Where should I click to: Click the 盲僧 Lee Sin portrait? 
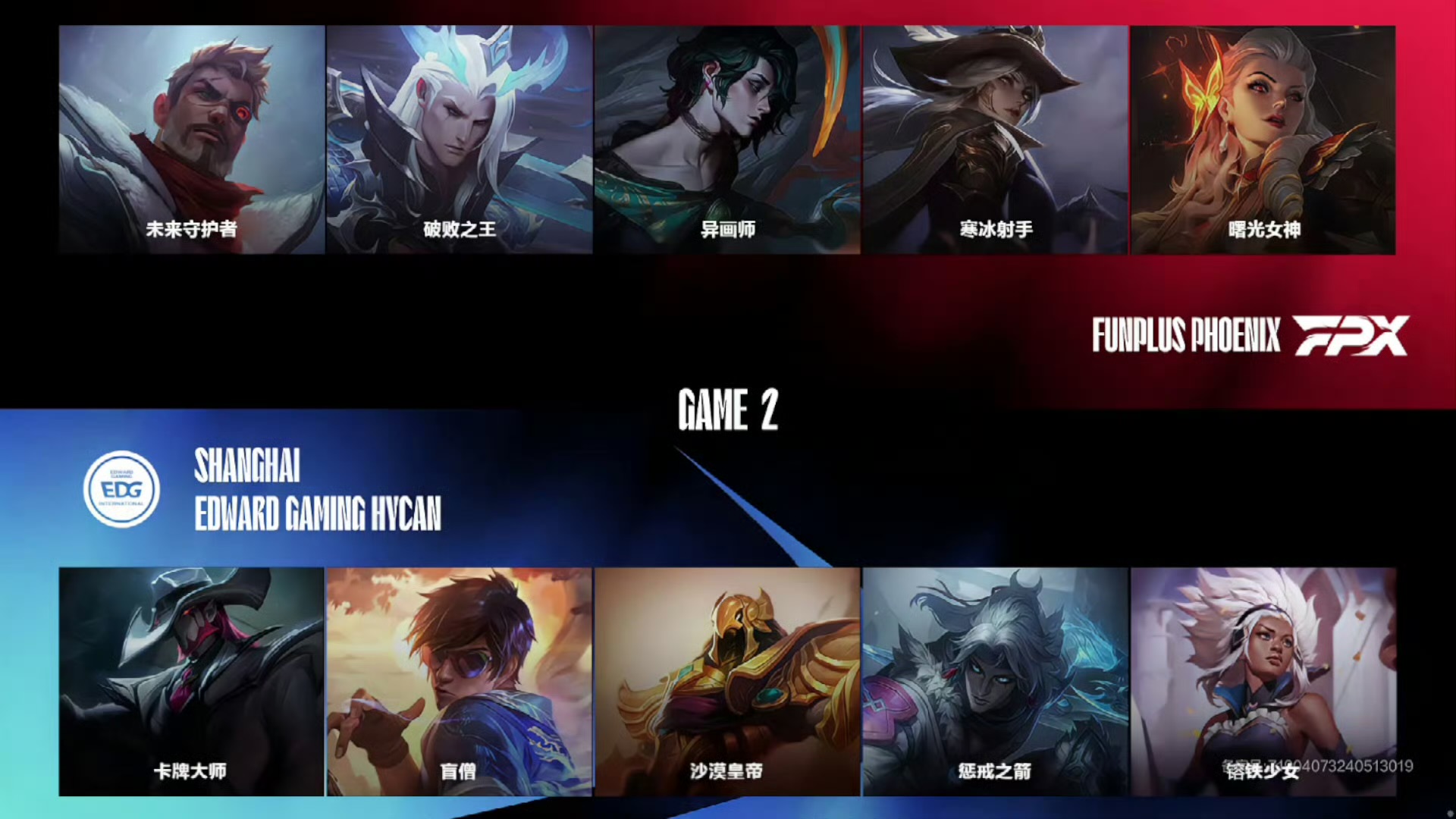coord(460,681)
